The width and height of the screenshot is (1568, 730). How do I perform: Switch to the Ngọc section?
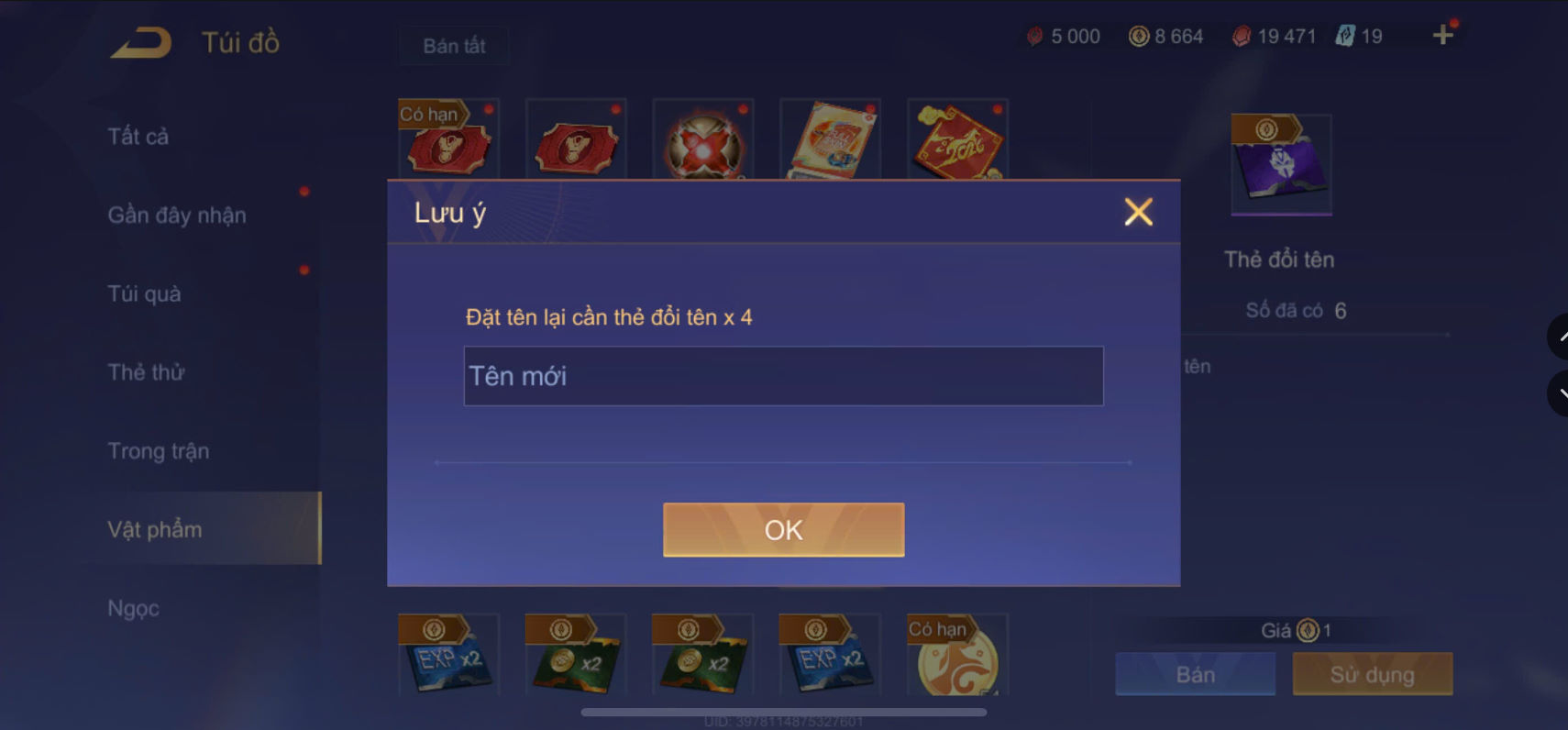133,607
